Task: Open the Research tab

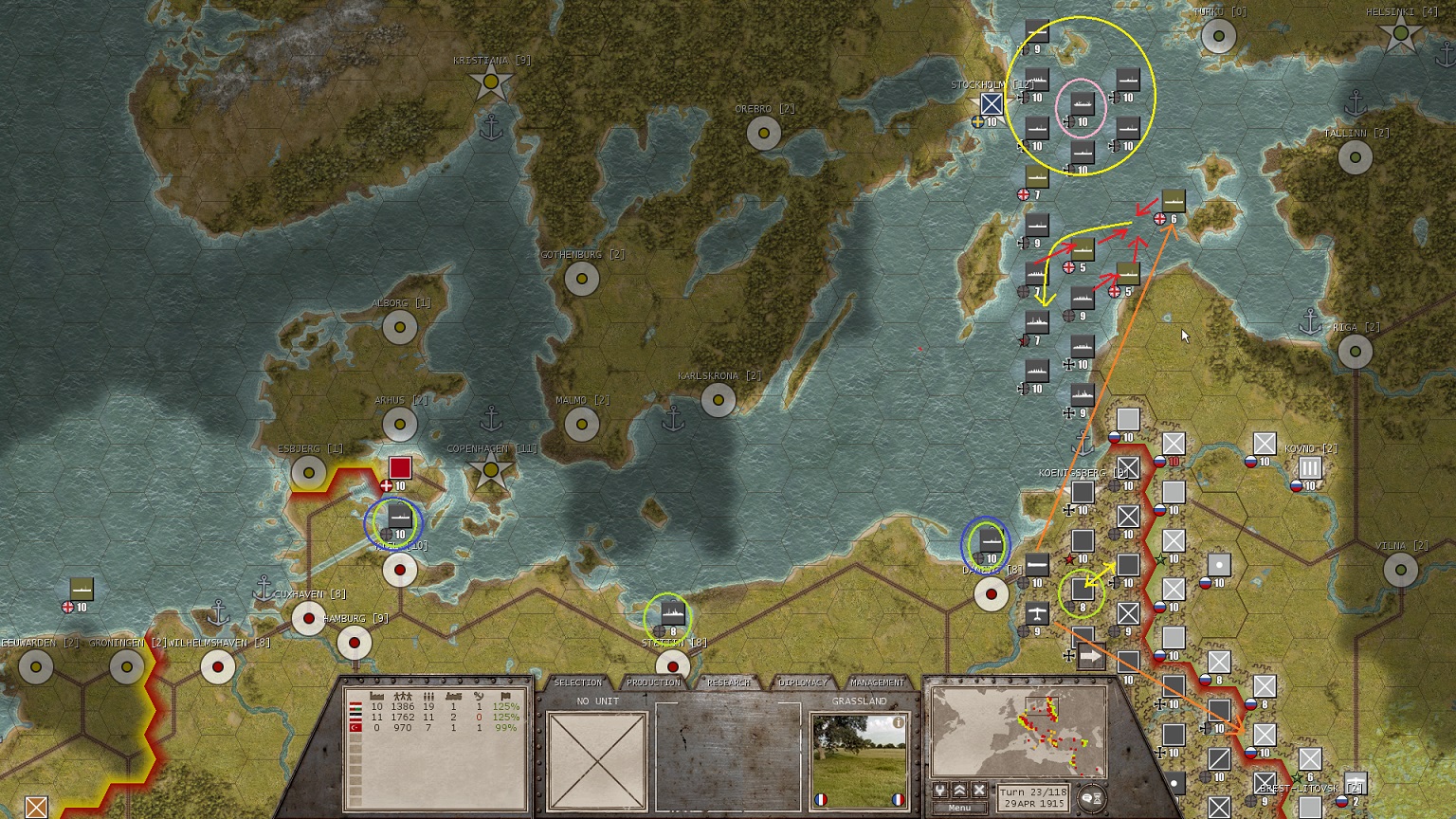Action: pos(728,682)
